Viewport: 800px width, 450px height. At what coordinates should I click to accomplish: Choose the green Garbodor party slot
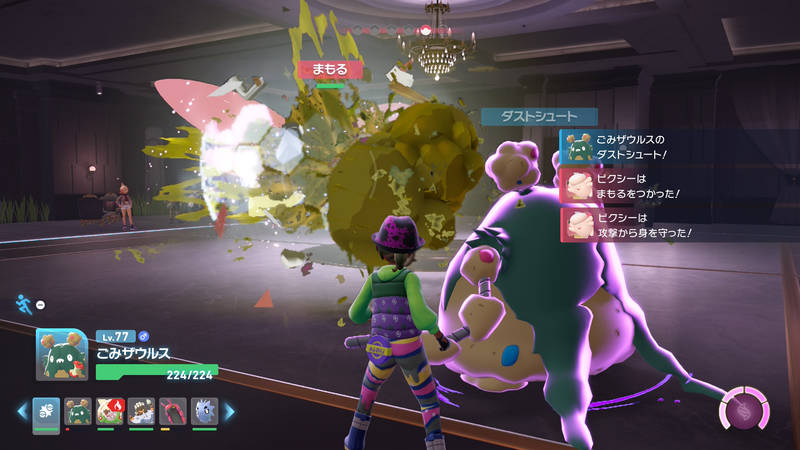pyautogui.click(x=78, y=411)
